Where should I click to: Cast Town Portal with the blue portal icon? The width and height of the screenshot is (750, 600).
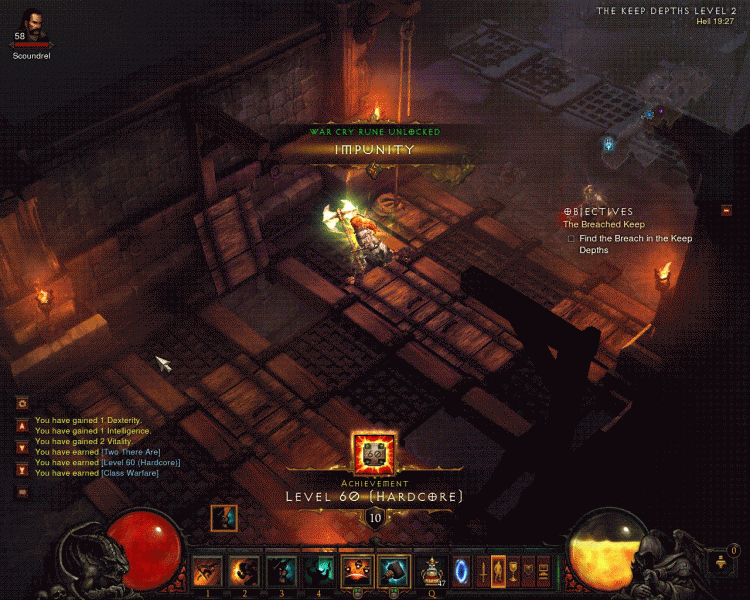[x=462, y=571]
